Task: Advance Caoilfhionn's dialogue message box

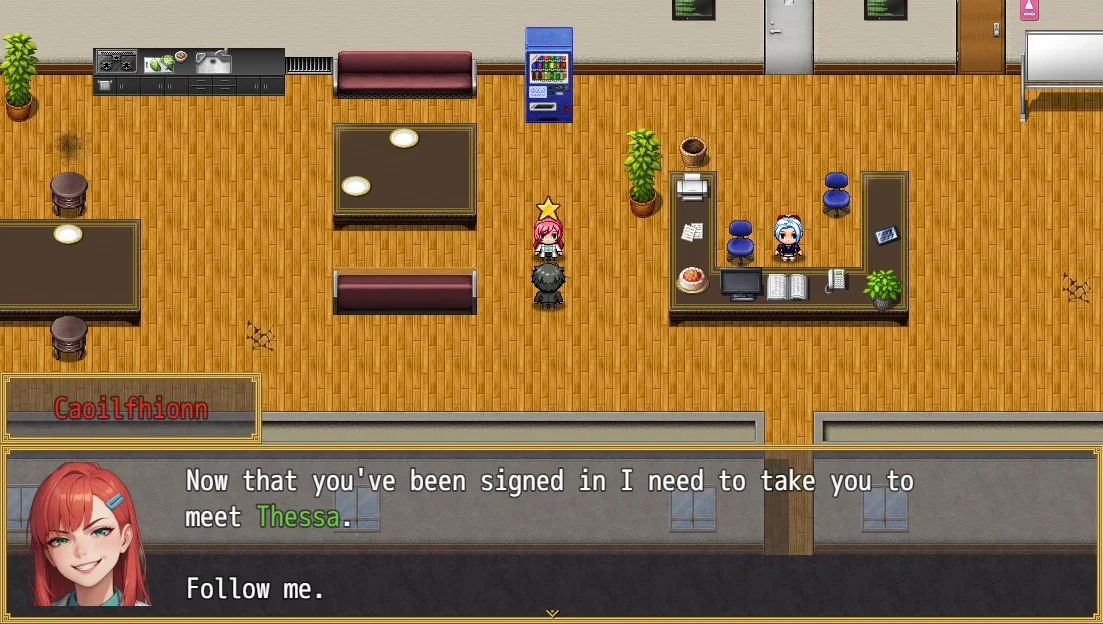Action: 550,534
